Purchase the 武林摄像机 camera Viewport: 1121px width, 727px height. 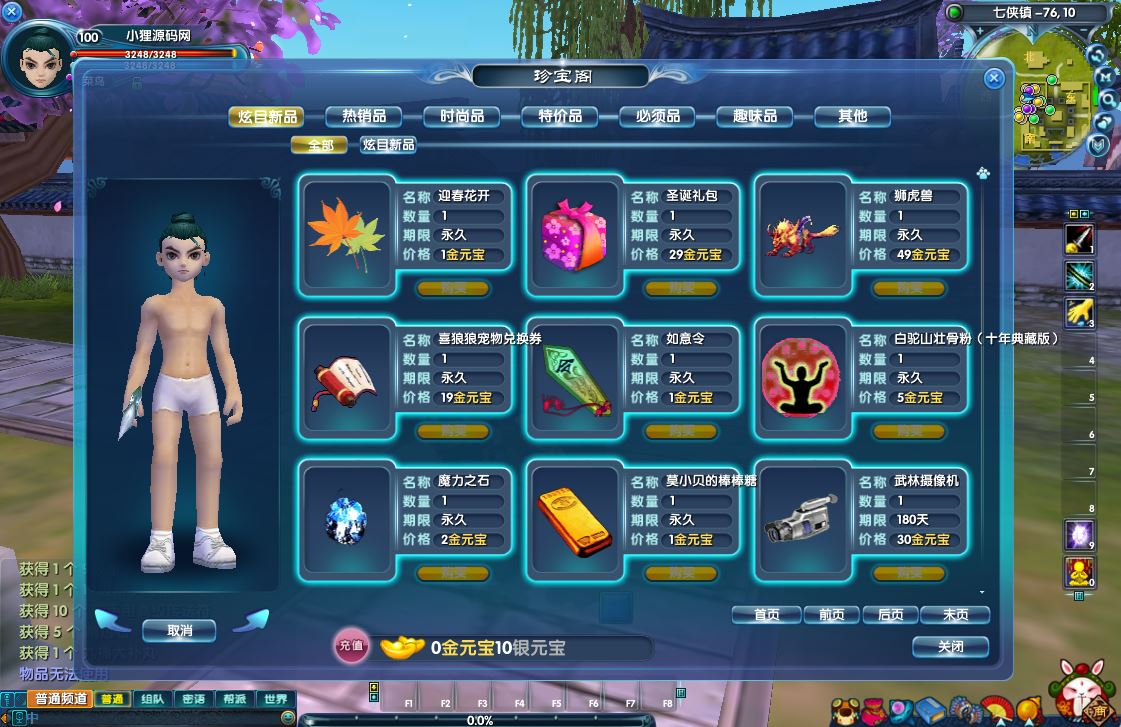tap(908, 574)
